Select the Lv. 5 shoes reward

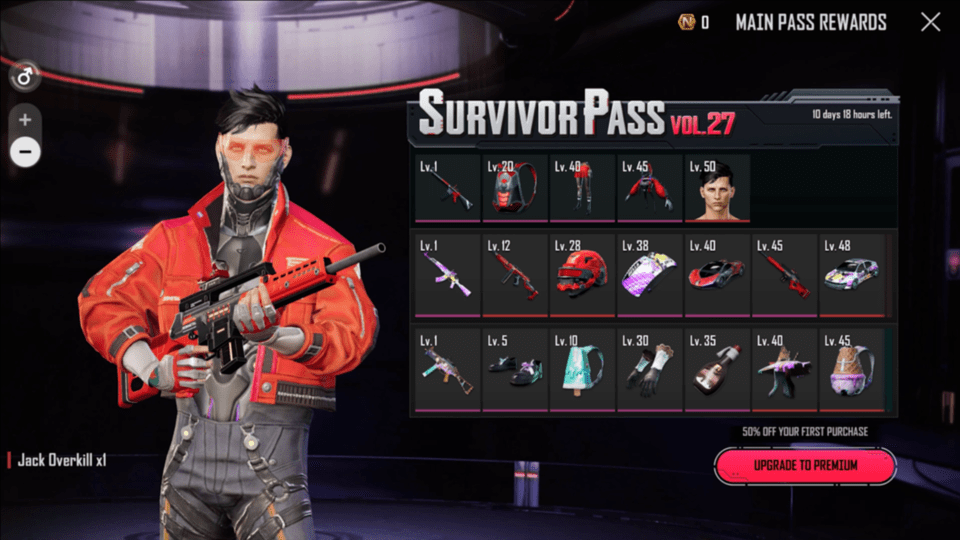[514, 369]
